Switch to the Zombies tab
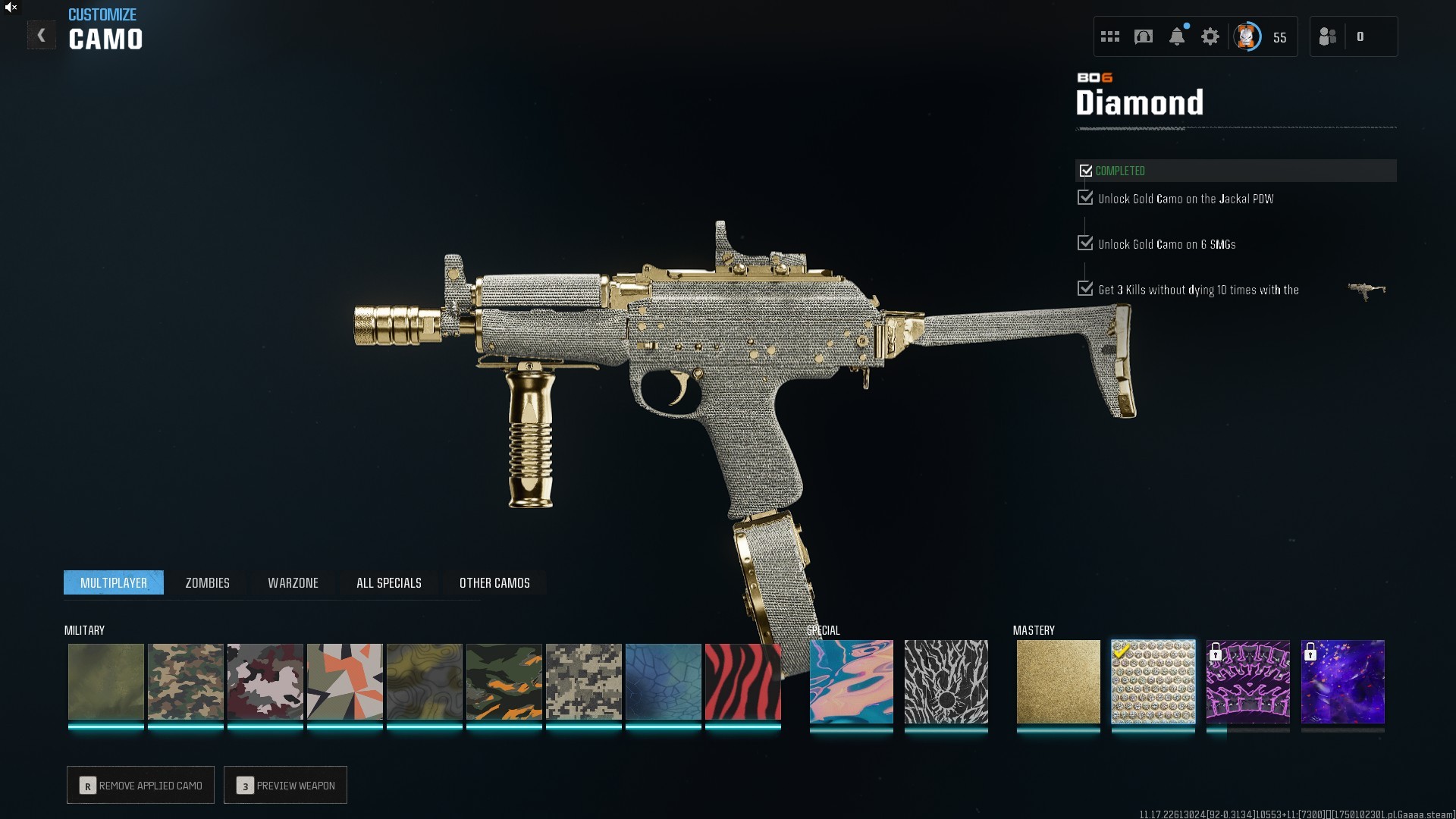The image size is (1456, 819). tap(207, 582)
